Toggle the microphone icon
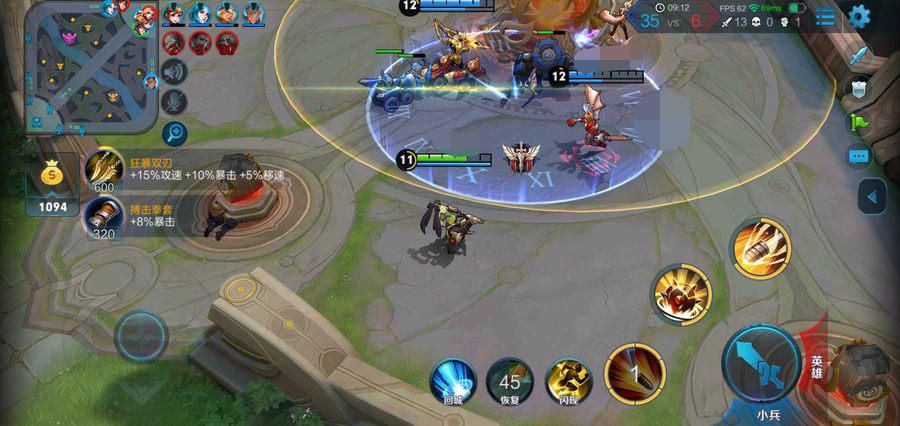Viewport: 900px width, 426px height. click(x=175, y=100)
